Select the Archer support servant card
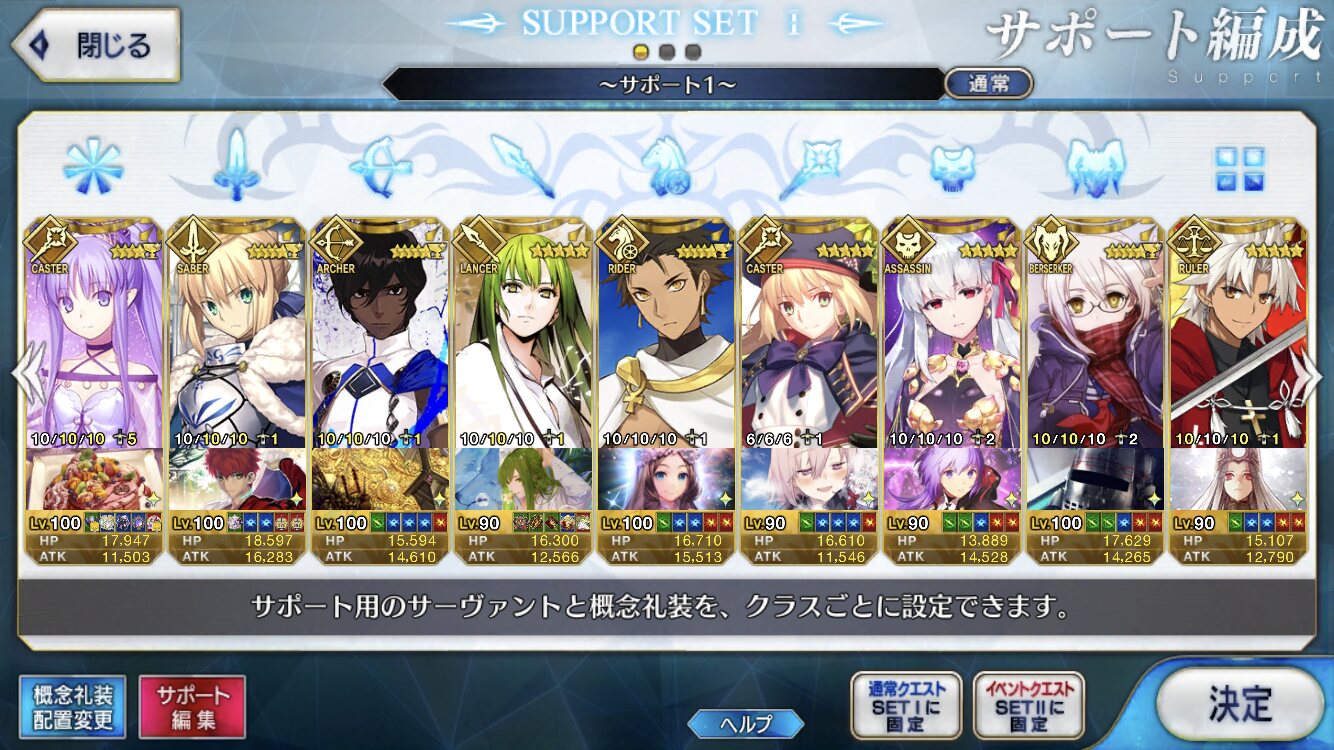The height and width of the screenshot is (750, 1334). [x=379, y=340]
